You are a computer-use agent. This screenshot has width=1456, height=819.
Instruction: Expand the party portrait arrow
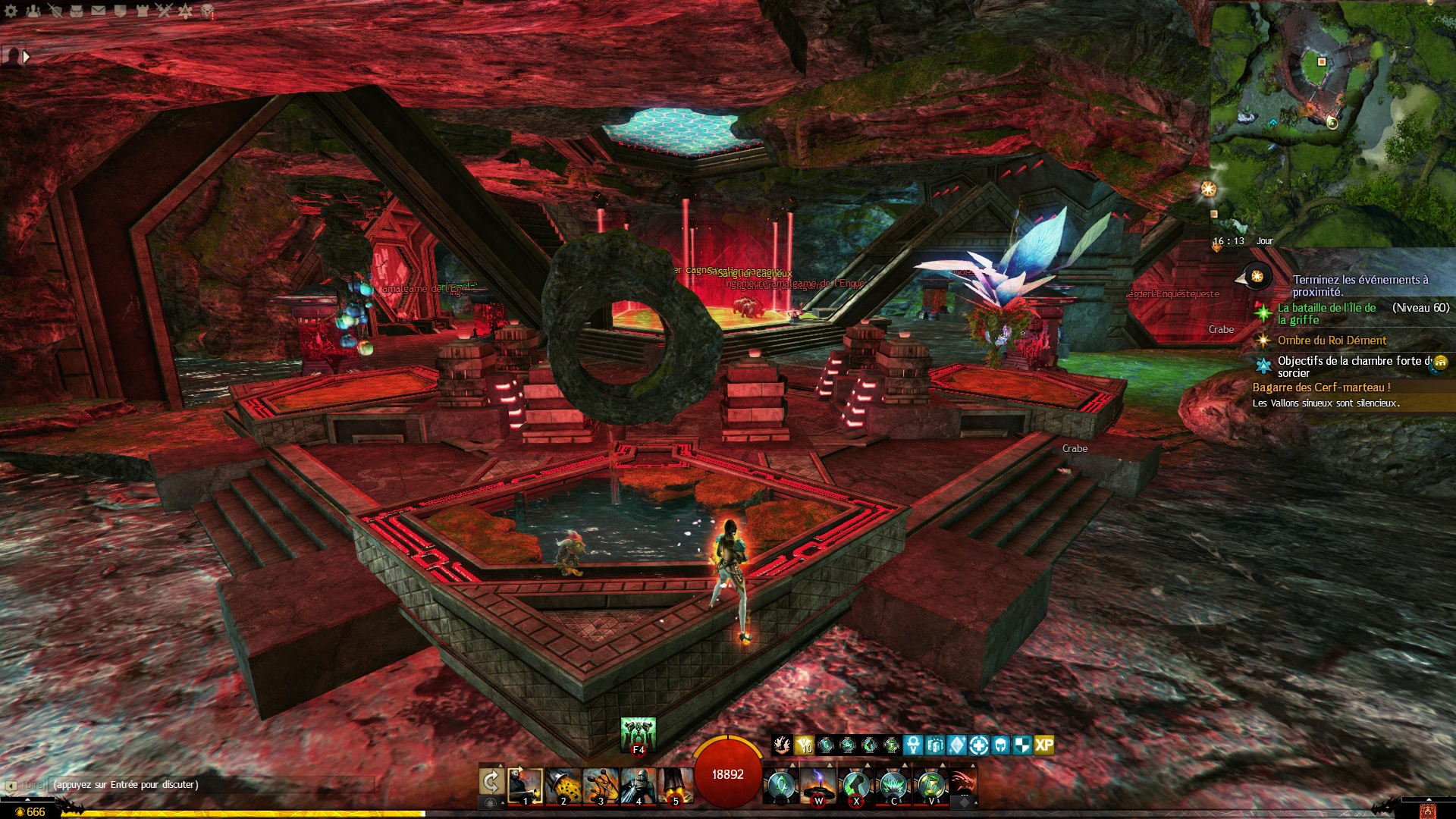click(x=27, y=56)
